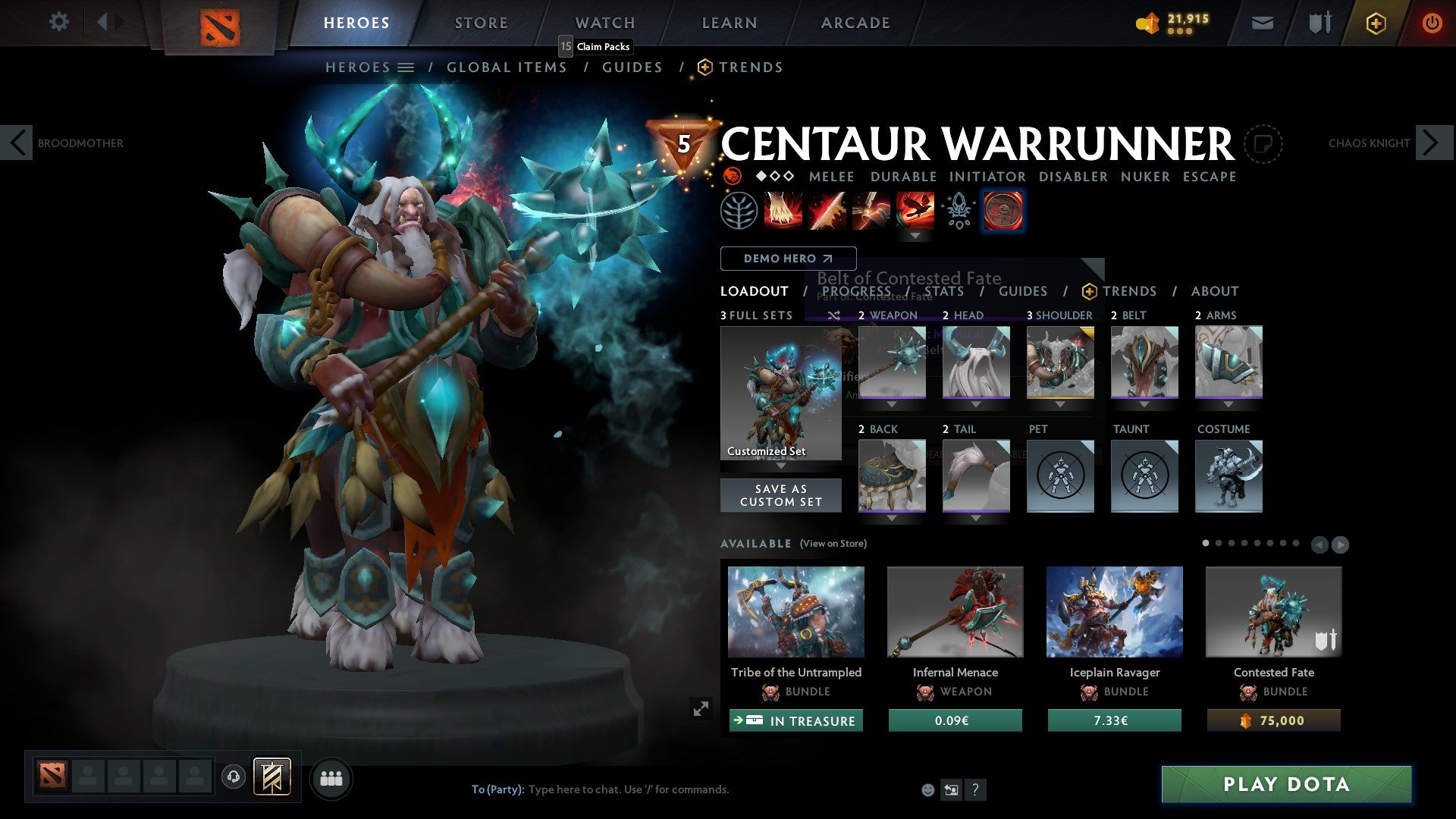The height and width of the screenshot is (819, 1456).
Task: Click the armory swords icon in top bar
Action: [x=1319, y=23]
